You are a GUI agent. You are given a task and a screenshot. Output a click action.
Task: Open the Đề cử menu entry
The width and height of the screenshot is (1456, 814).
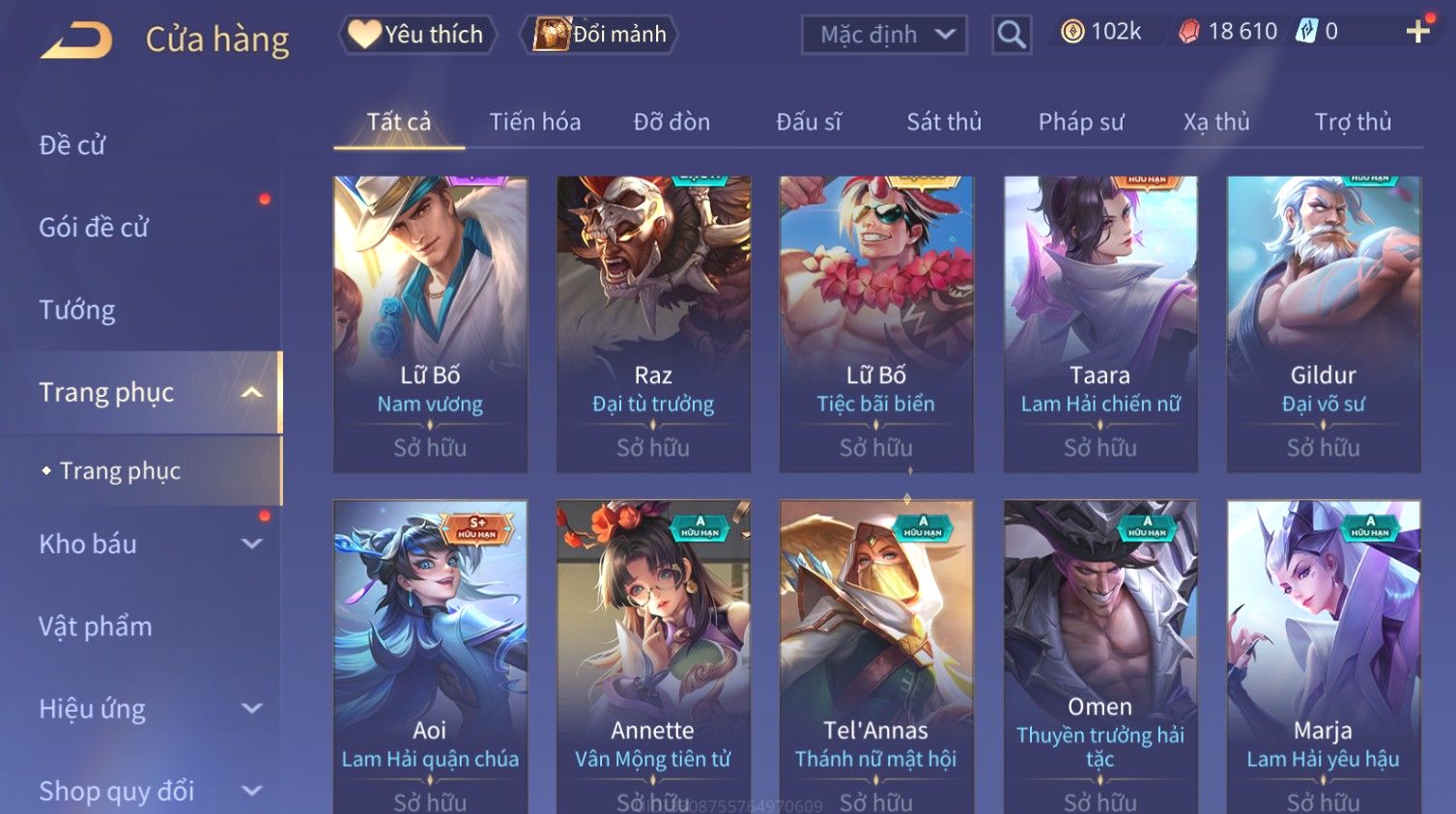[72, 146]
